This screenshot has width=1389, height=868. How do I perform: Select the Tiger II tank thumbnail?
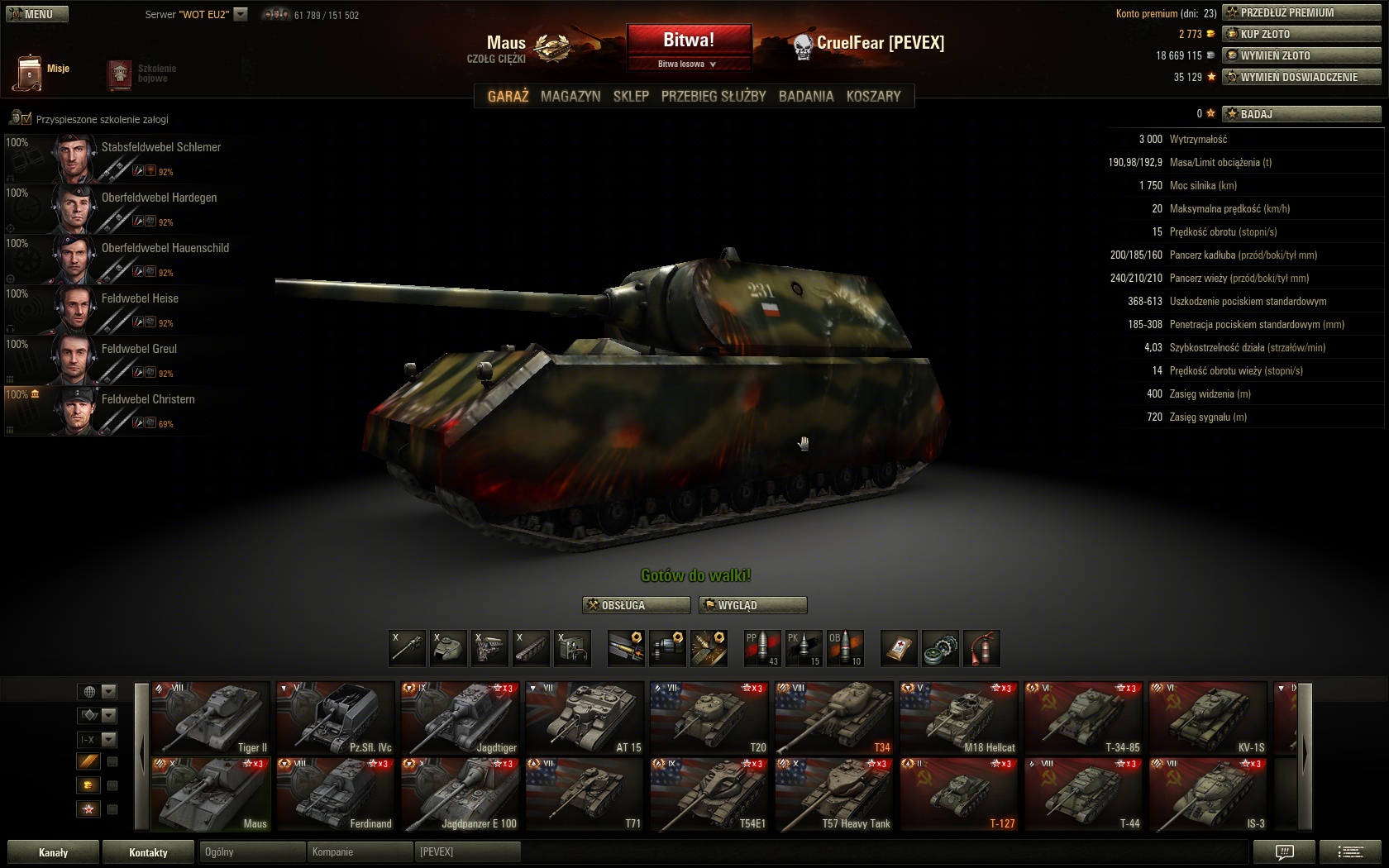(x=212, y=718)
